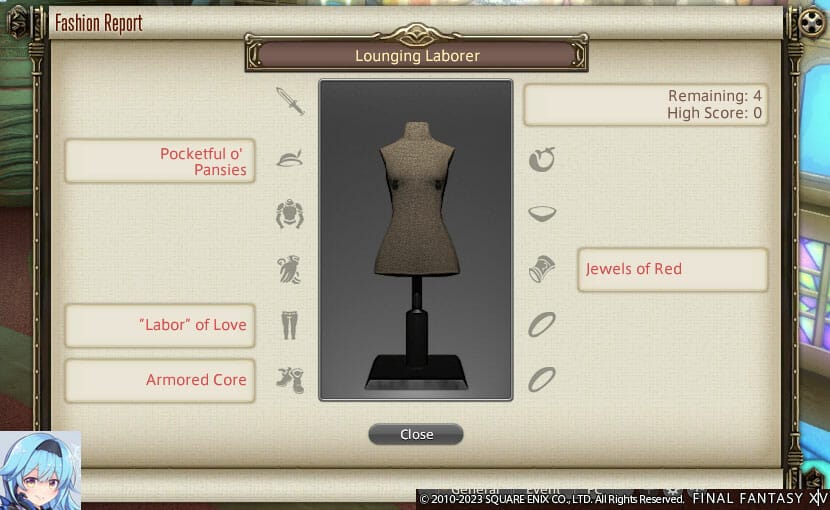Pick the gloves hand slot icon
This screenshot has height=510, width=830.
click(x=290, y=269)
